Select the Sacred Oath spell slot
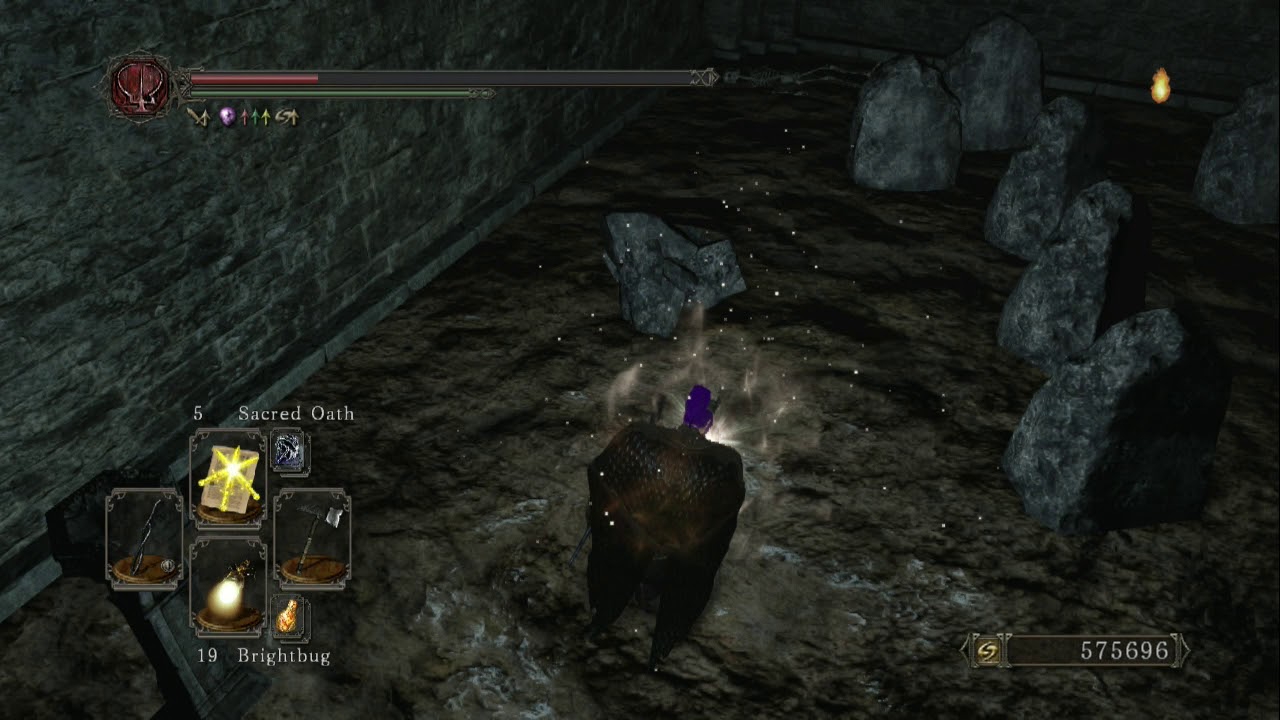Screen dimensions: 1280x720 point(228,477)
